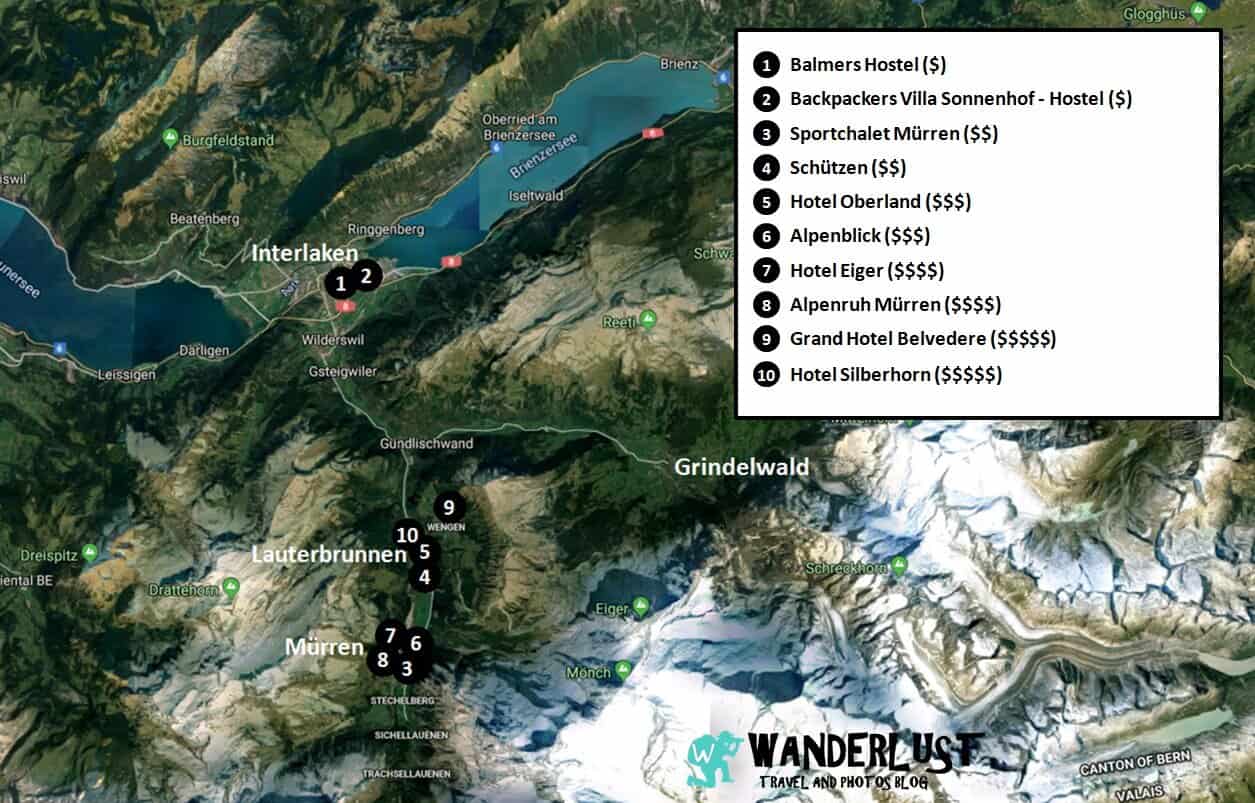Choose the Schützen legend entry
1255x803 pixels.
pos(847,168)
